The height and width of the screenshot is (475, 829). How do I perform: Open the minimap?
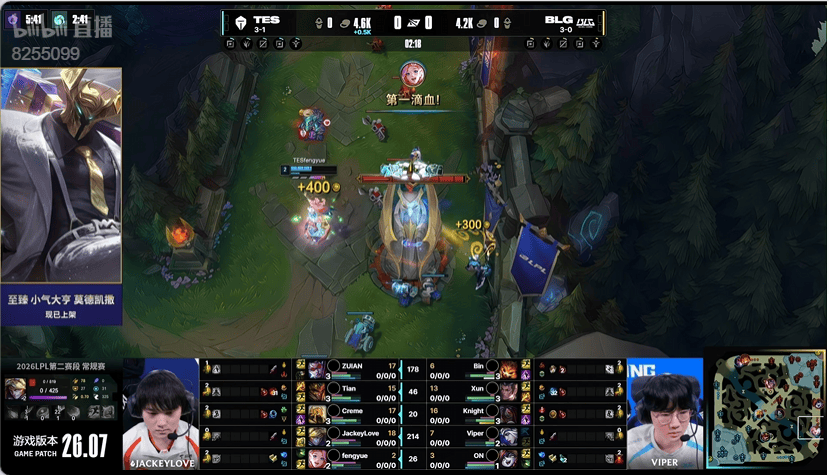coord(766,410)
